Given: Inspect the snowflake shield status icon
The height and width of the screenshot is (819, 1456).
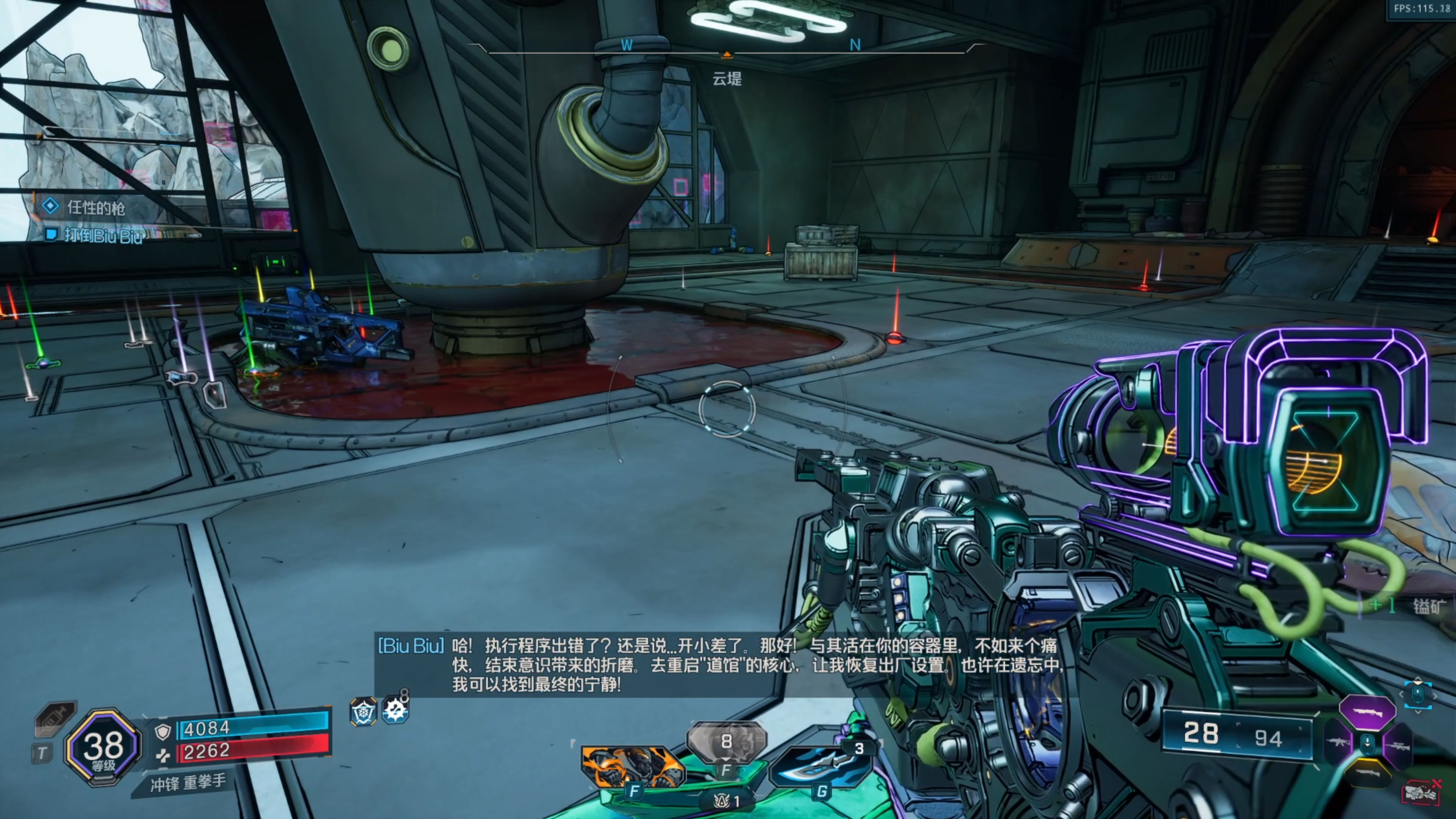Looking at the screenshot, I should tap(363, 712).
